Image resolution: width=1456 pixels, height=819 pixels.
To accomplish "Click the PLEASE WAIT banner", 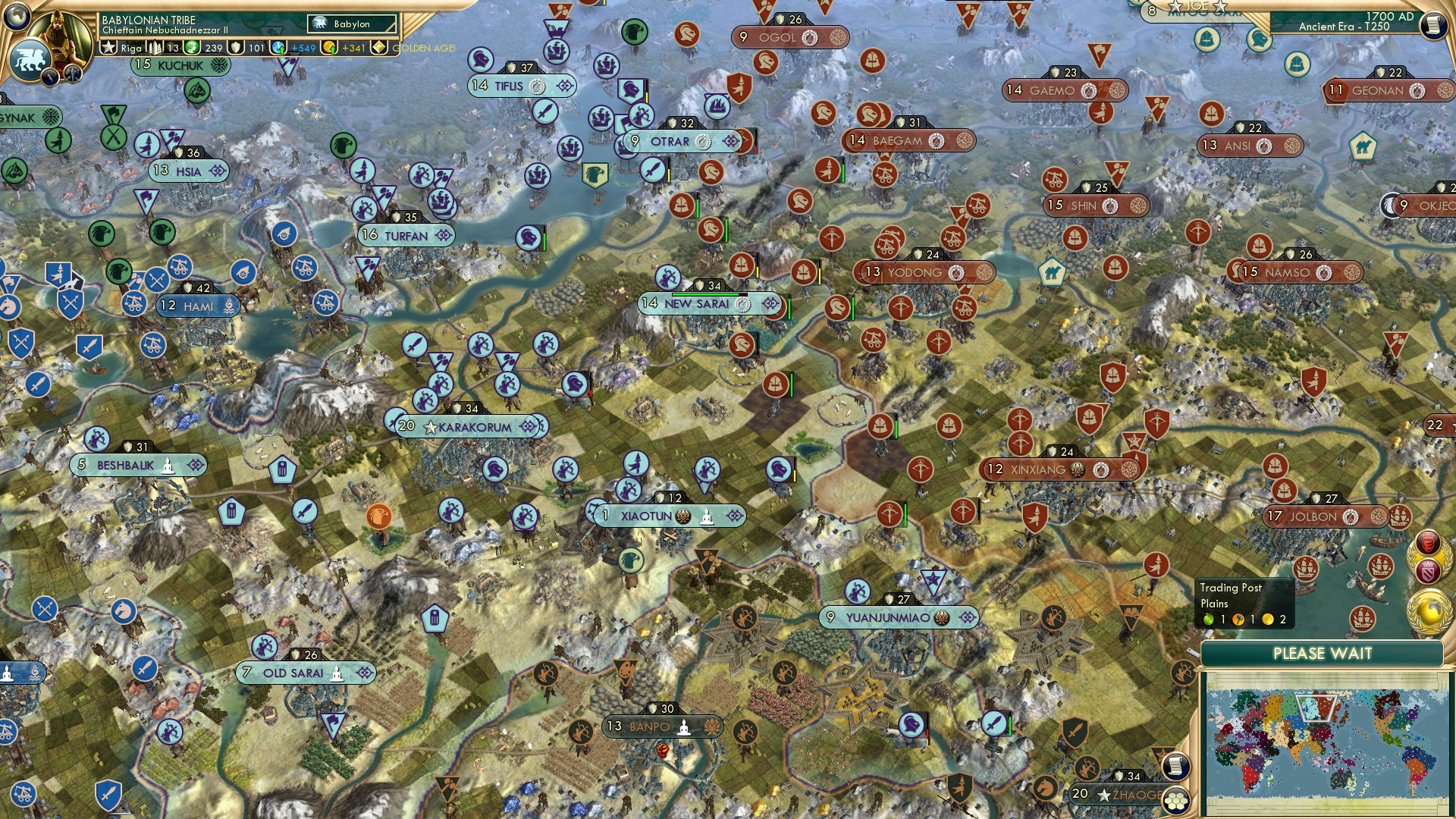I will click(x=1324, y=652).
